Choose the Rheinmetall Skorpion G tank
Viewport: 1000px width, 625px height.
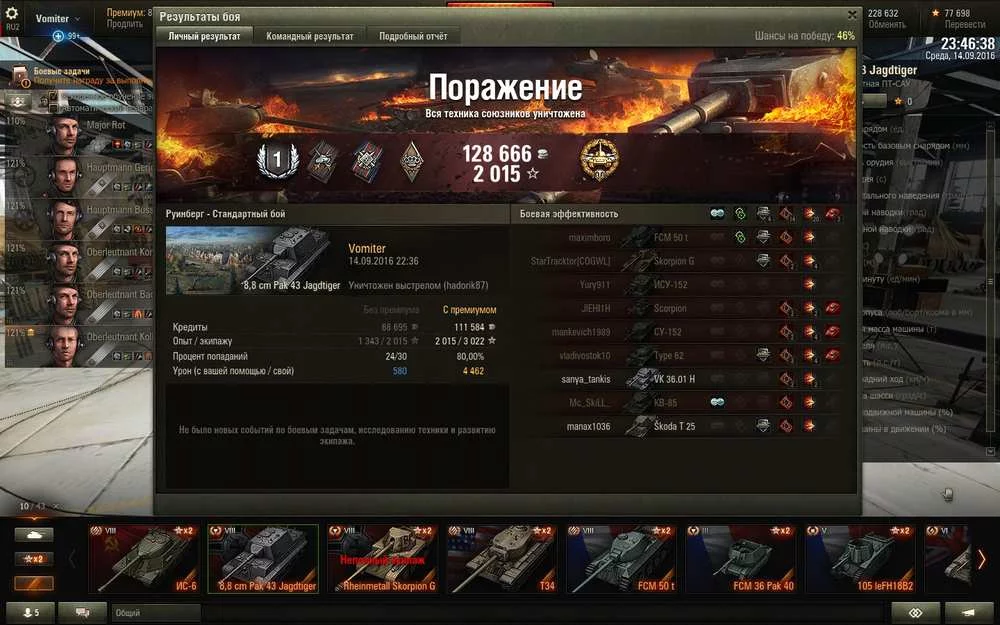tap(381, 559)
